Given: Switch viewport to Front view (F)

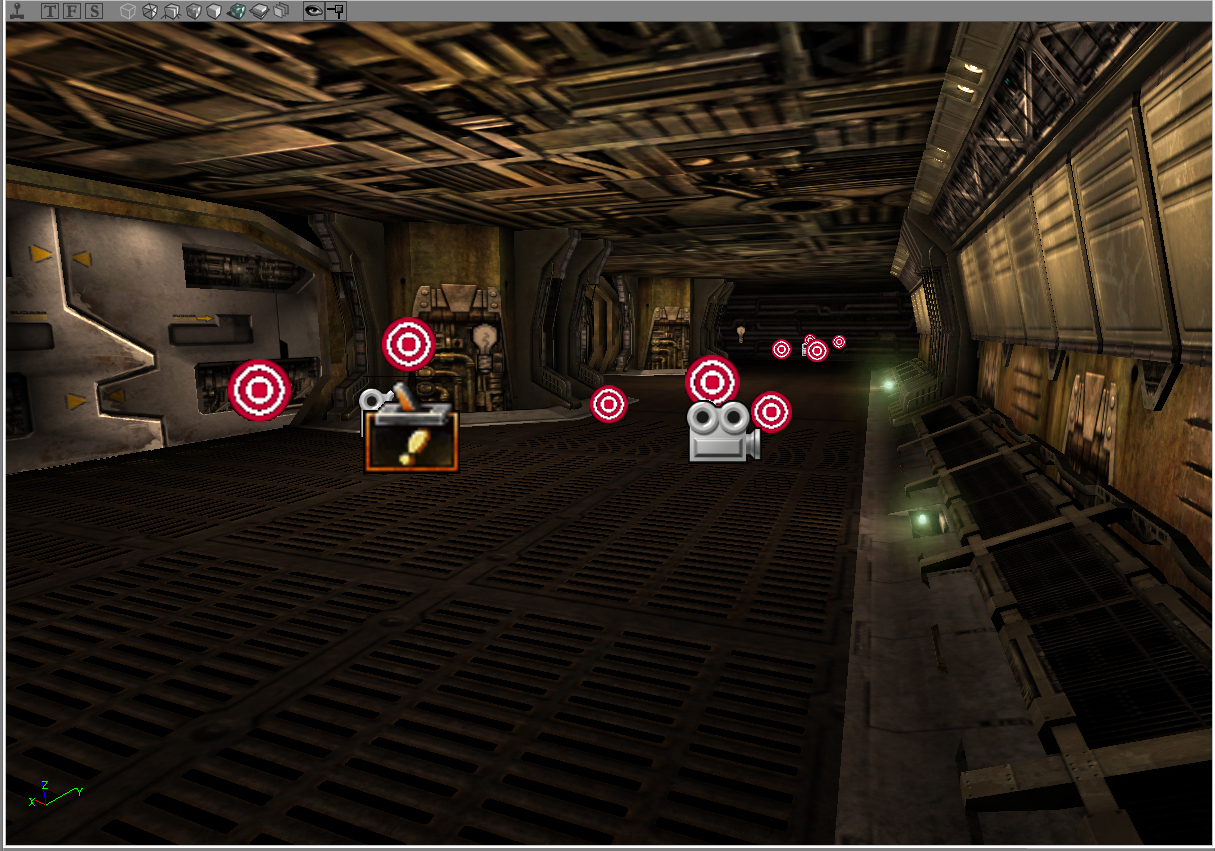Looking at the screenshot, I should 72,11.
